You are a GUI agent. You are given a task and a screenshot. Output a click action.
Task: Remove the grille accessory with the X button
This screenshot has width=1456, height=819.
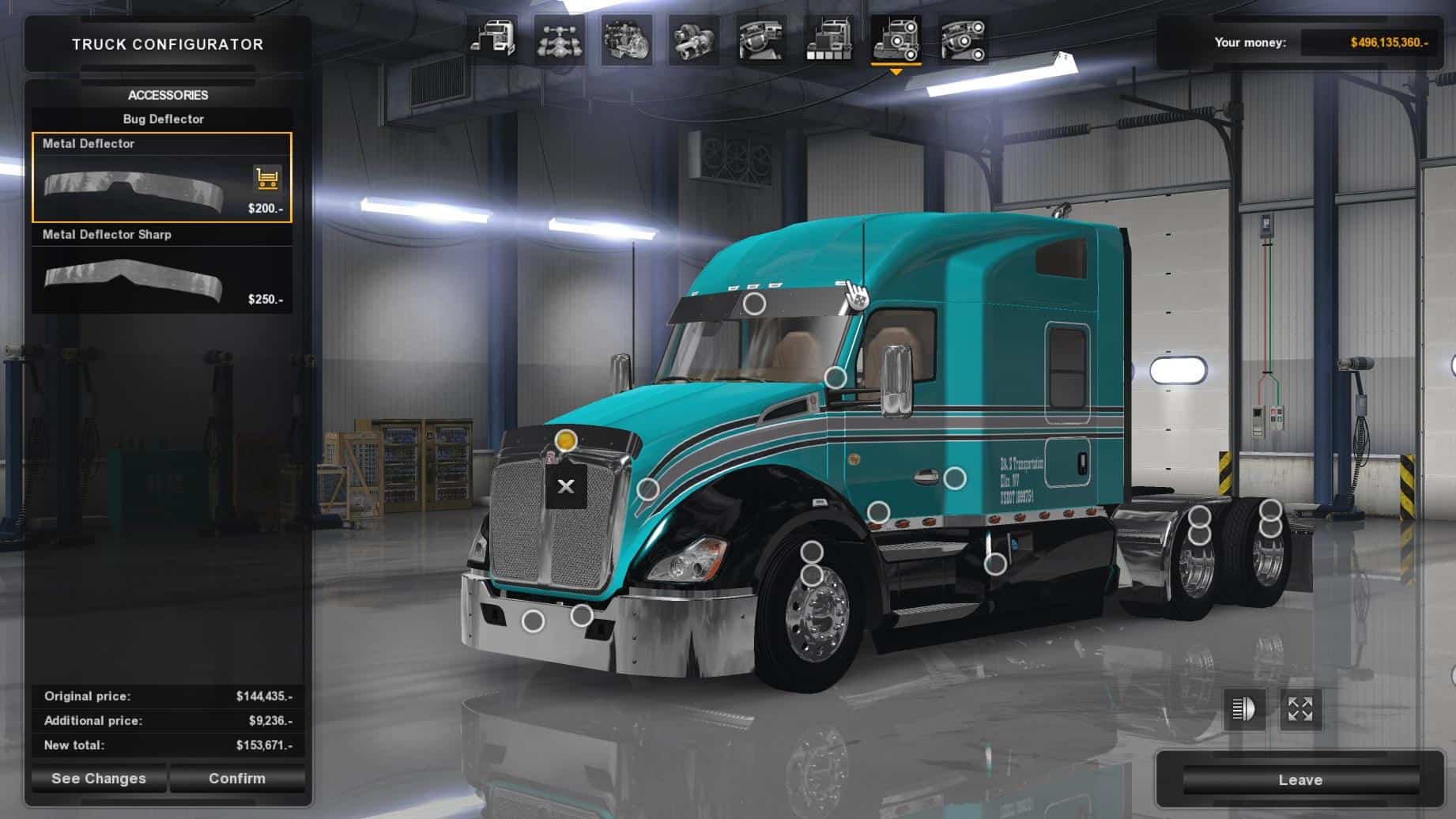(x=566, y=486)
